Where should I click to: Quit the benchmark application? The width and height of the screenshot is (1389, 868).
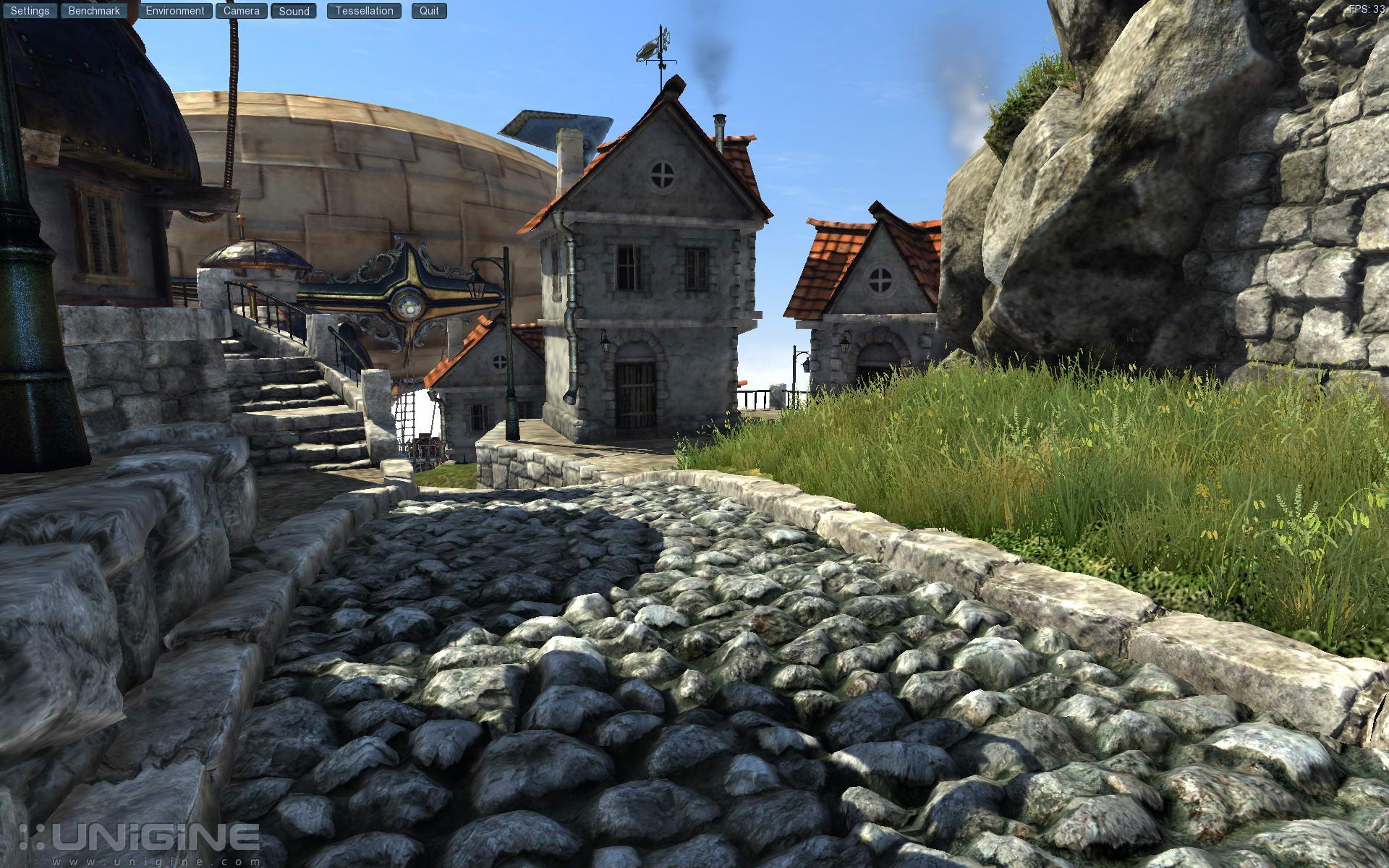(x=429, y=11)
